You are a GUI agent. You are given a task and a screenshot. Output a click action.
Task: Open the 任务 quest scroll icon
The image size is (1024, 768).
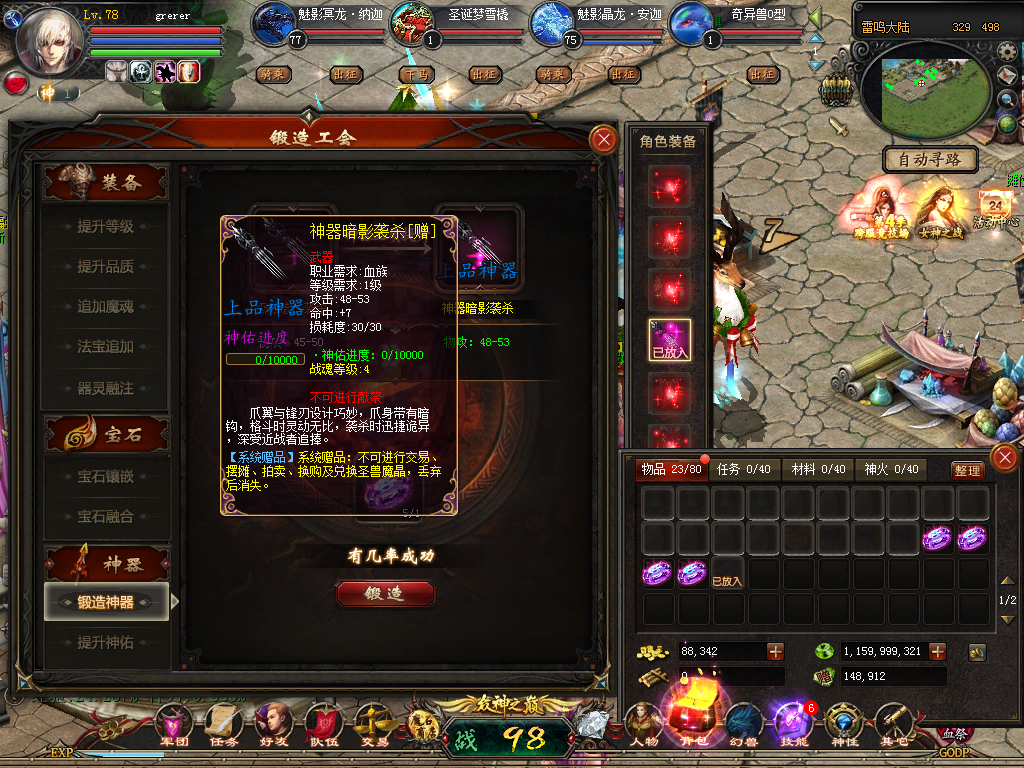pyautogui.click(x=223, y=723)
